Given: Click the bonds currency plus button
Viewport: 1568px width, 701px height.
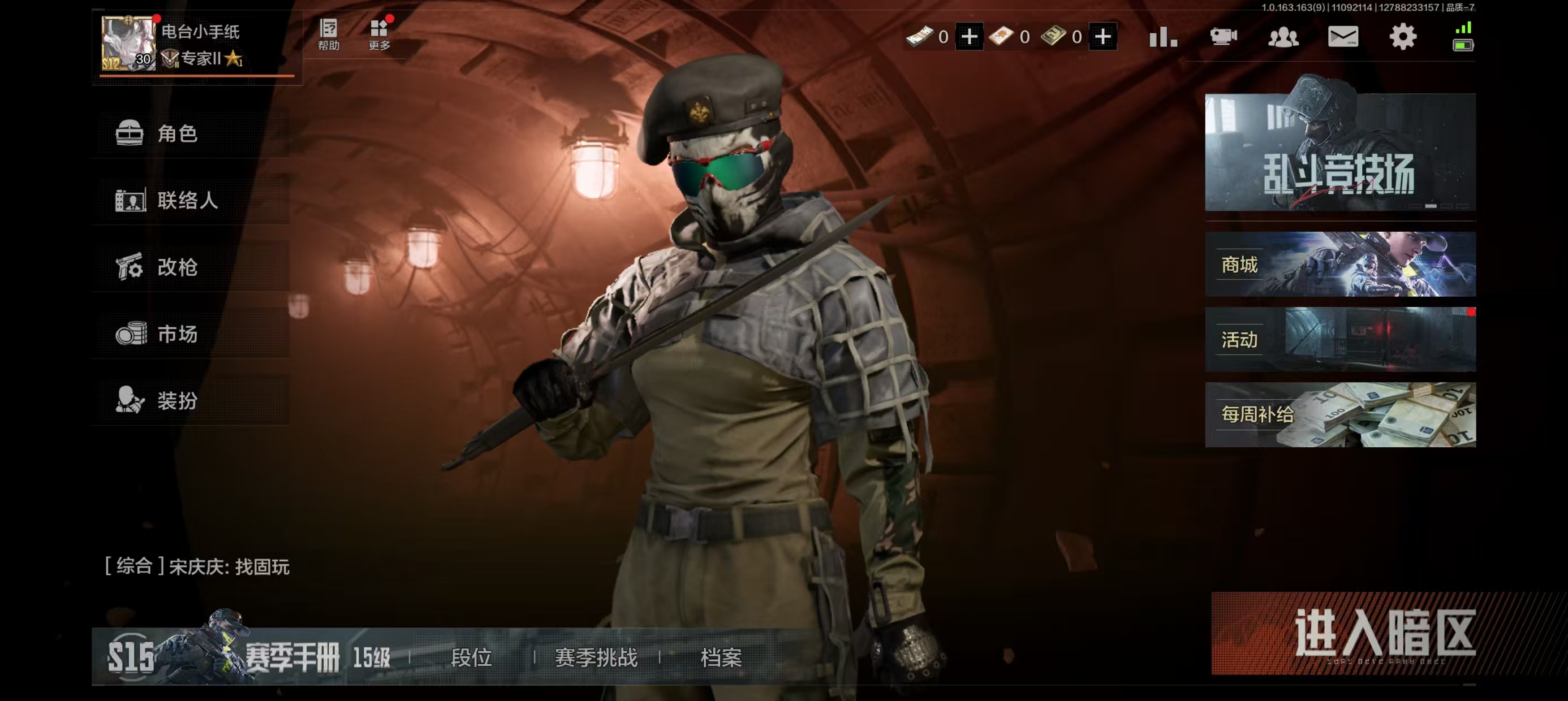Looking at the screenshot, I should [x=1104, y=36].
